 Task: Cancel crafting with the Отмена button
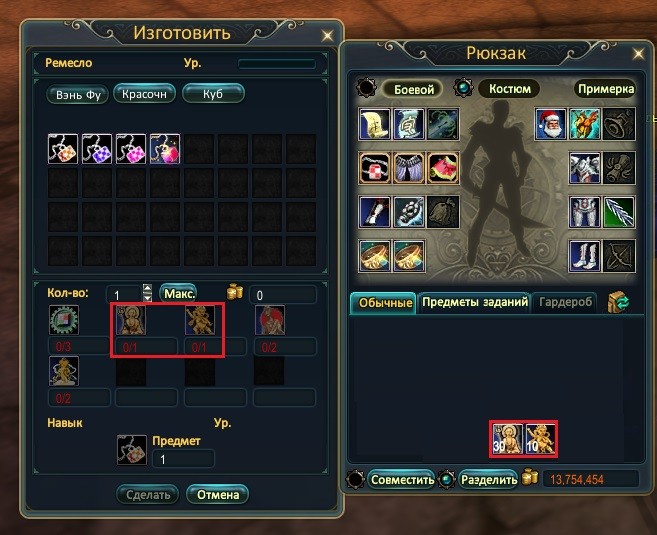[x=218, y=494]
